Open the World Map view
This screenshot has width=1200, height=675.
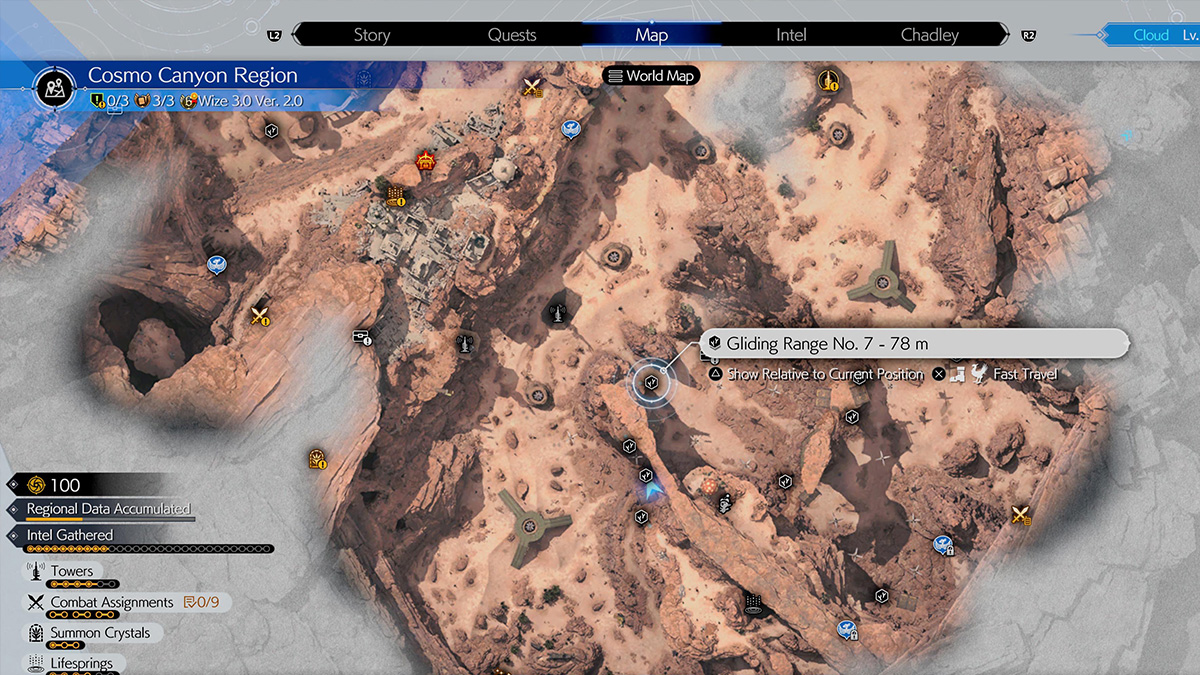tap(650, 76)
